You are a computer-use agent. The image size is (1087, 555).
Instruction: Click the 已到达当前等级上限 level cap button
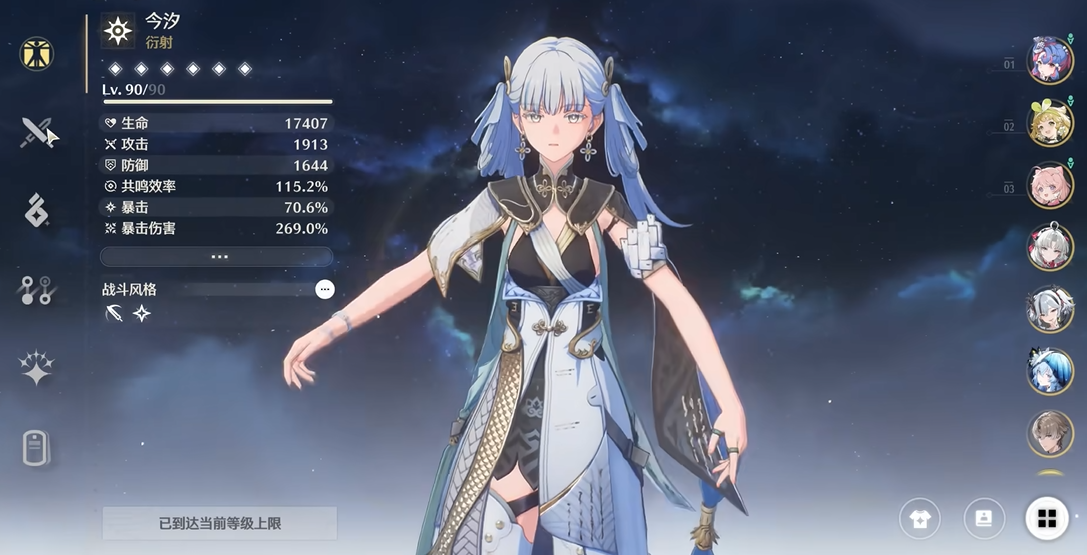click(x=219, y=523)
